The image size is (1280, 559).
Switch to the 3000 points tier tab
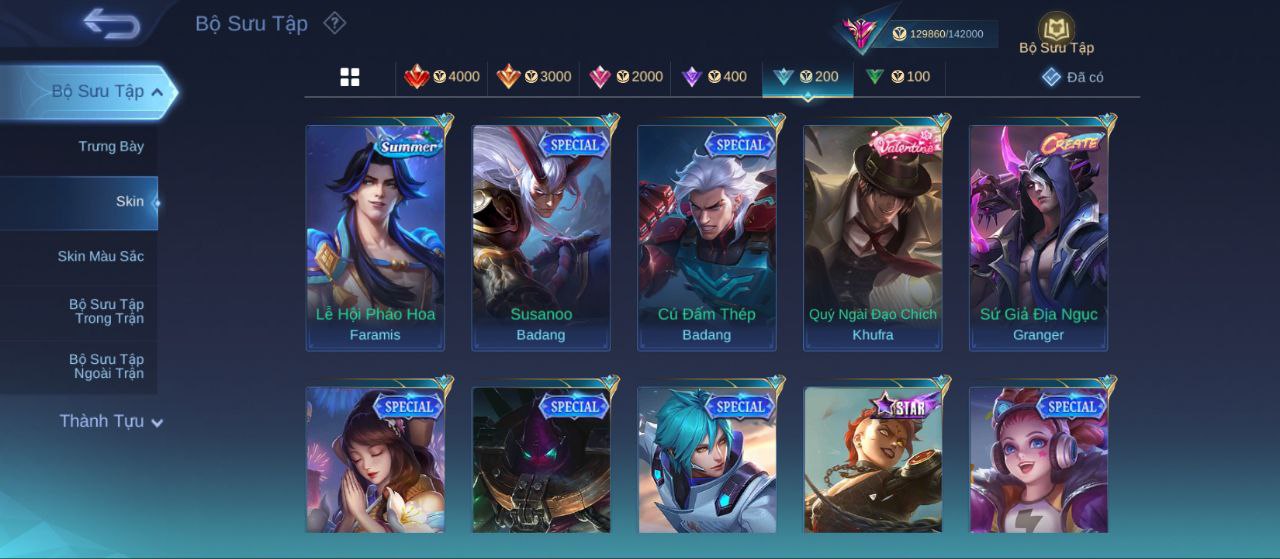click(534, 77)
